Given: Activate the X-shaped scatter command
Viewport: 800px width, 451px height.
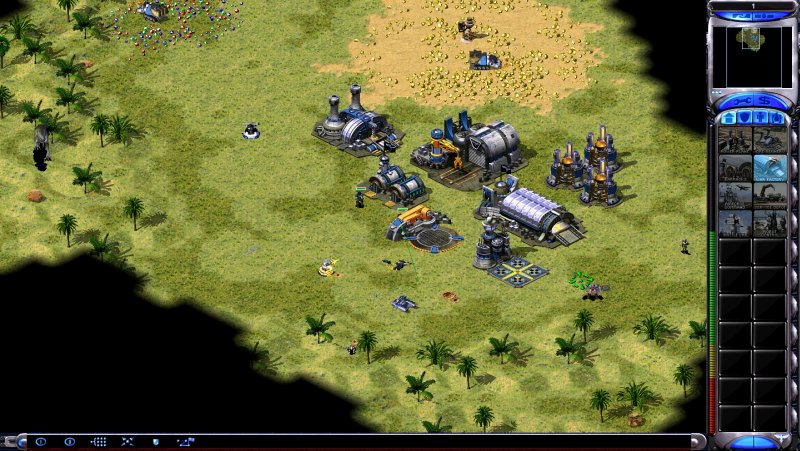Looking at the screenshot, I should coord(127,441).
